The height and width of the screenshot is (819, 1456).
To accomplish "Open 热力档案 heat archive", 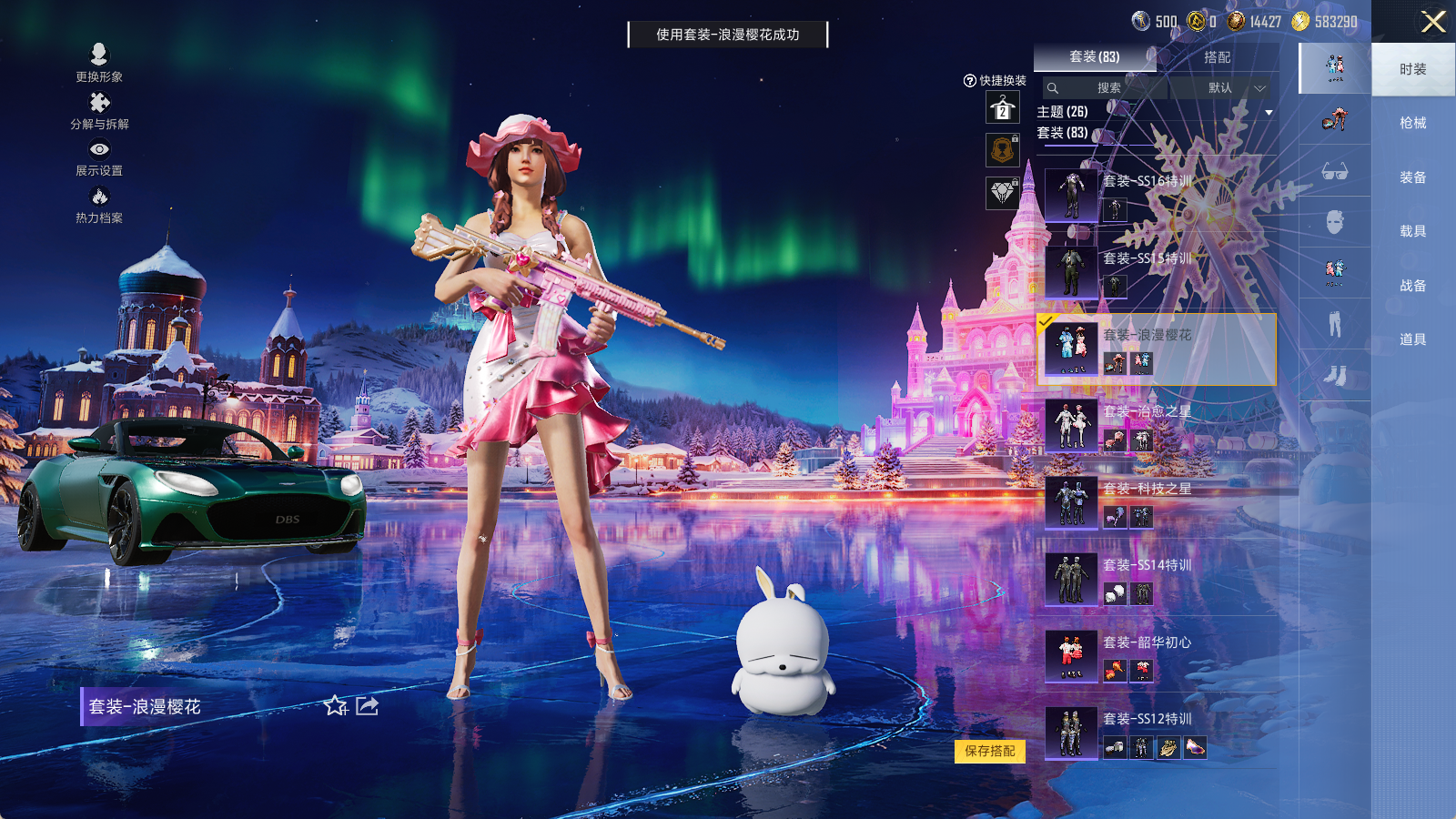I will pyautogui.click(x=99, y=205).
